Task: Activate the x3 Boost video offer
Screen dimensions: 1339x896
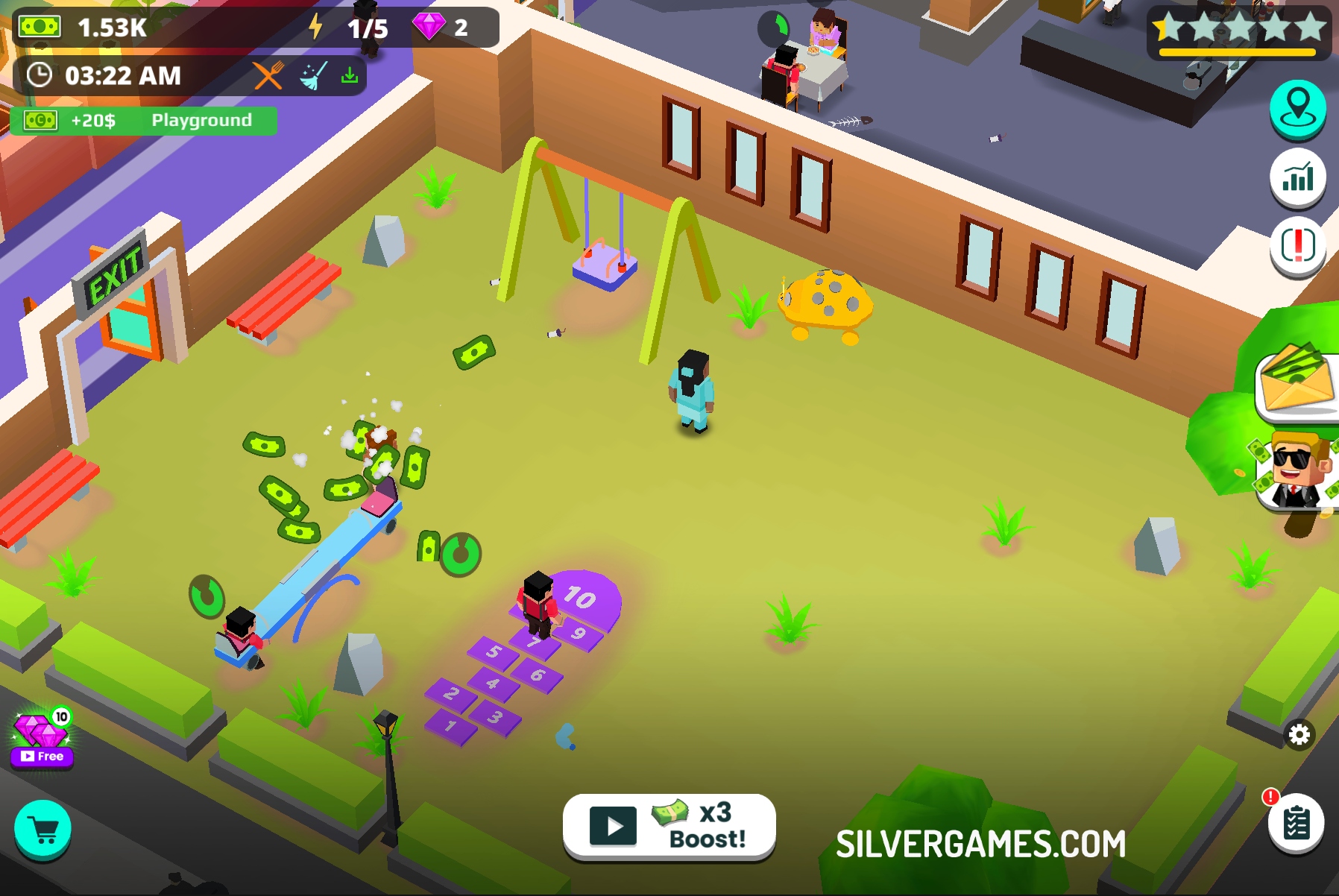Action: coord(669,826)
